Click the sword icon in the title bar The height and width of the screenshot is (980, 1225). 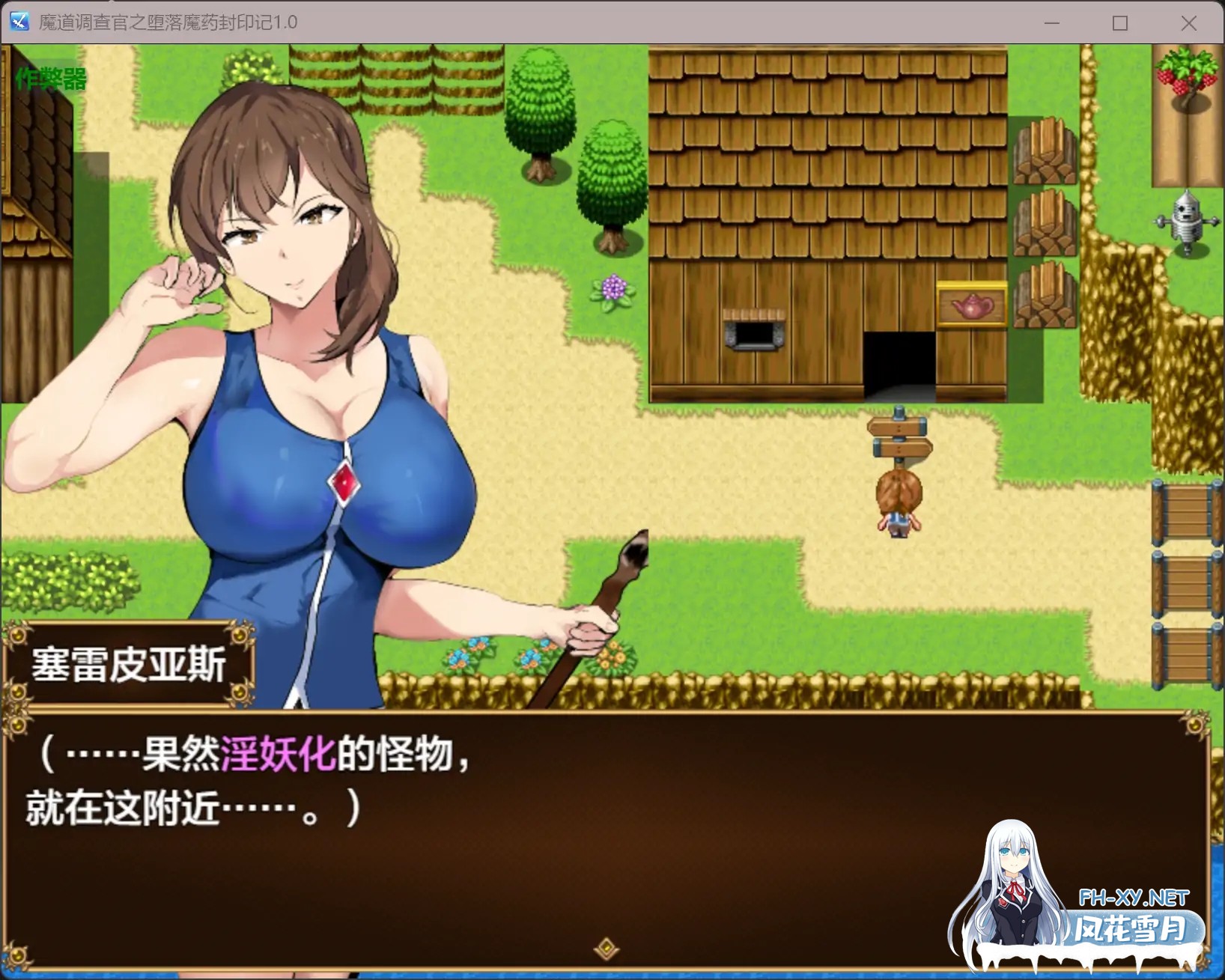[x=19, y=22]
